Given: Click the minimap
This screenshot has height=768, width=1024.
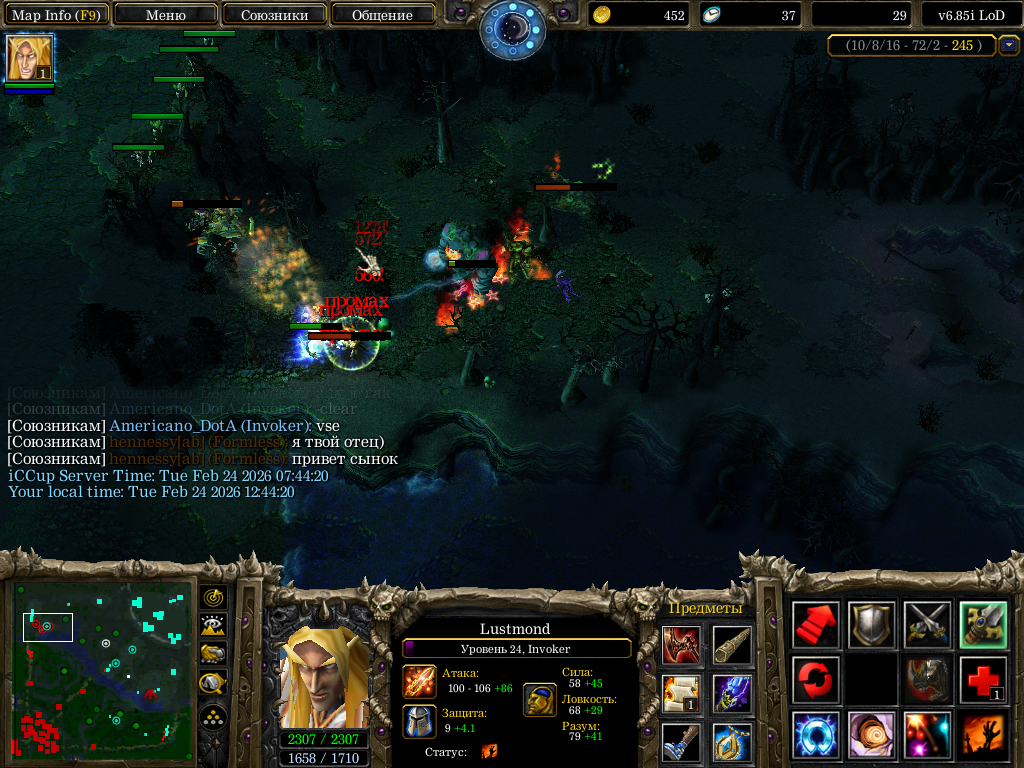Looking at the screenshot, I should 104,670.
